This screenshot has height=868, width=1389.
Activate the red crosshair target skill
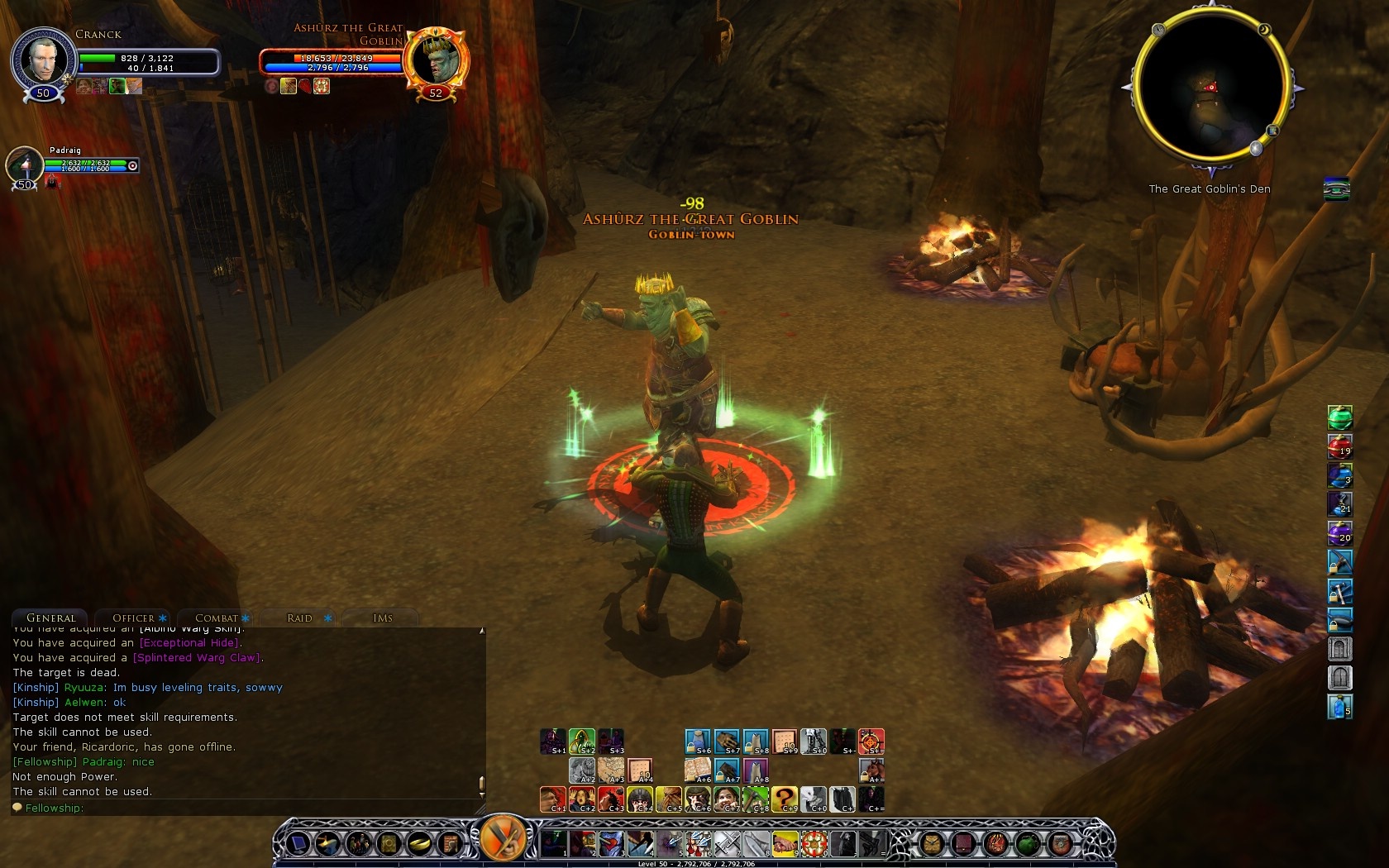click(x=871, y=742)
